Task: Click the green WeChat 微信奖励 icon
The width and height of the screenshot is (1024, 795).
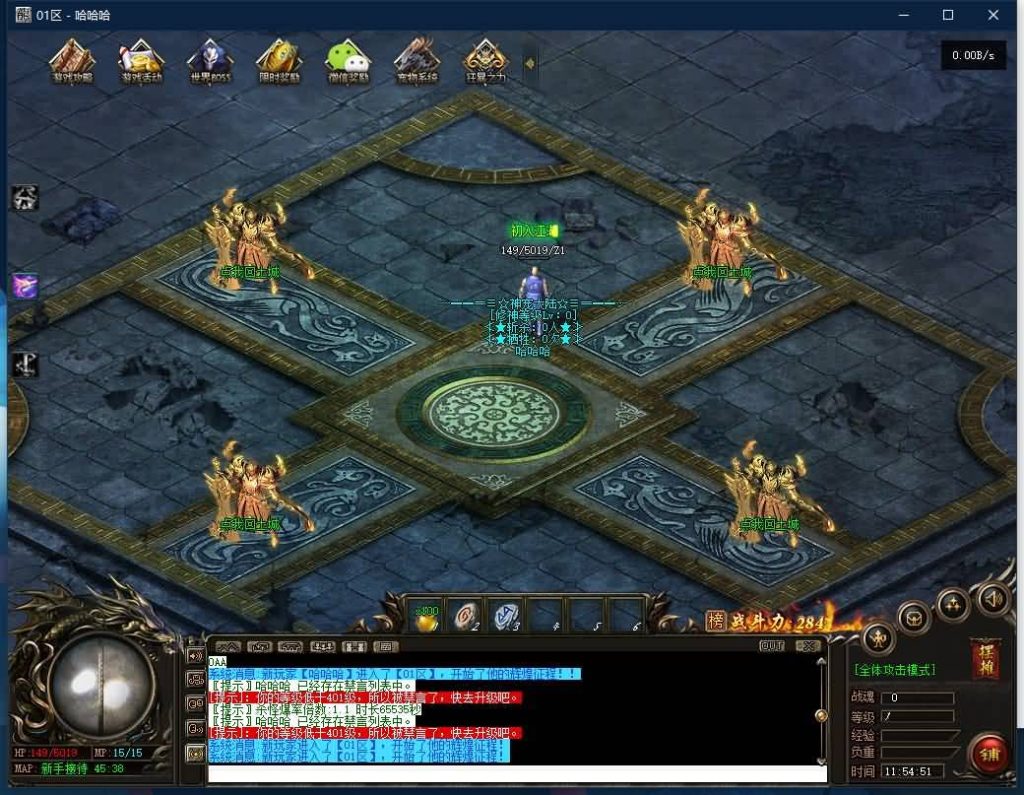Action: (x=348, y=62)
